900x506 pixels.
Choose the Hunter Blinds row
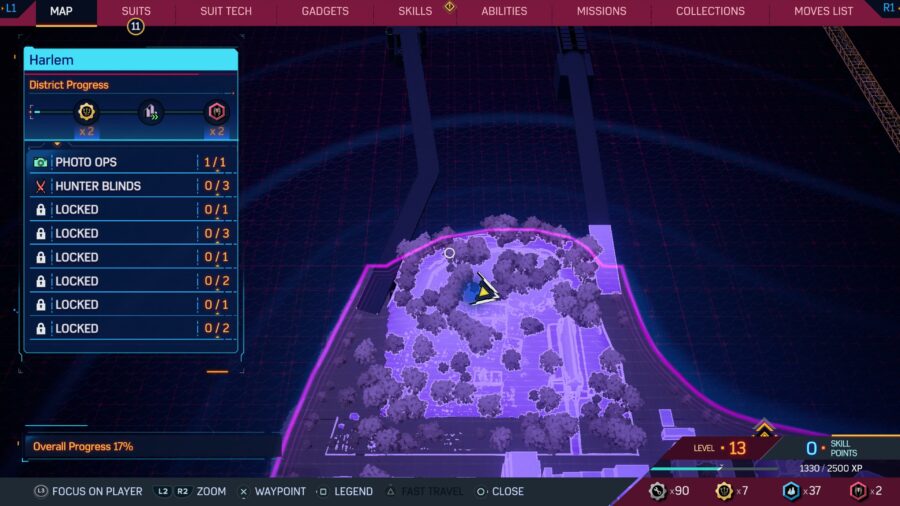click(131, 186)
